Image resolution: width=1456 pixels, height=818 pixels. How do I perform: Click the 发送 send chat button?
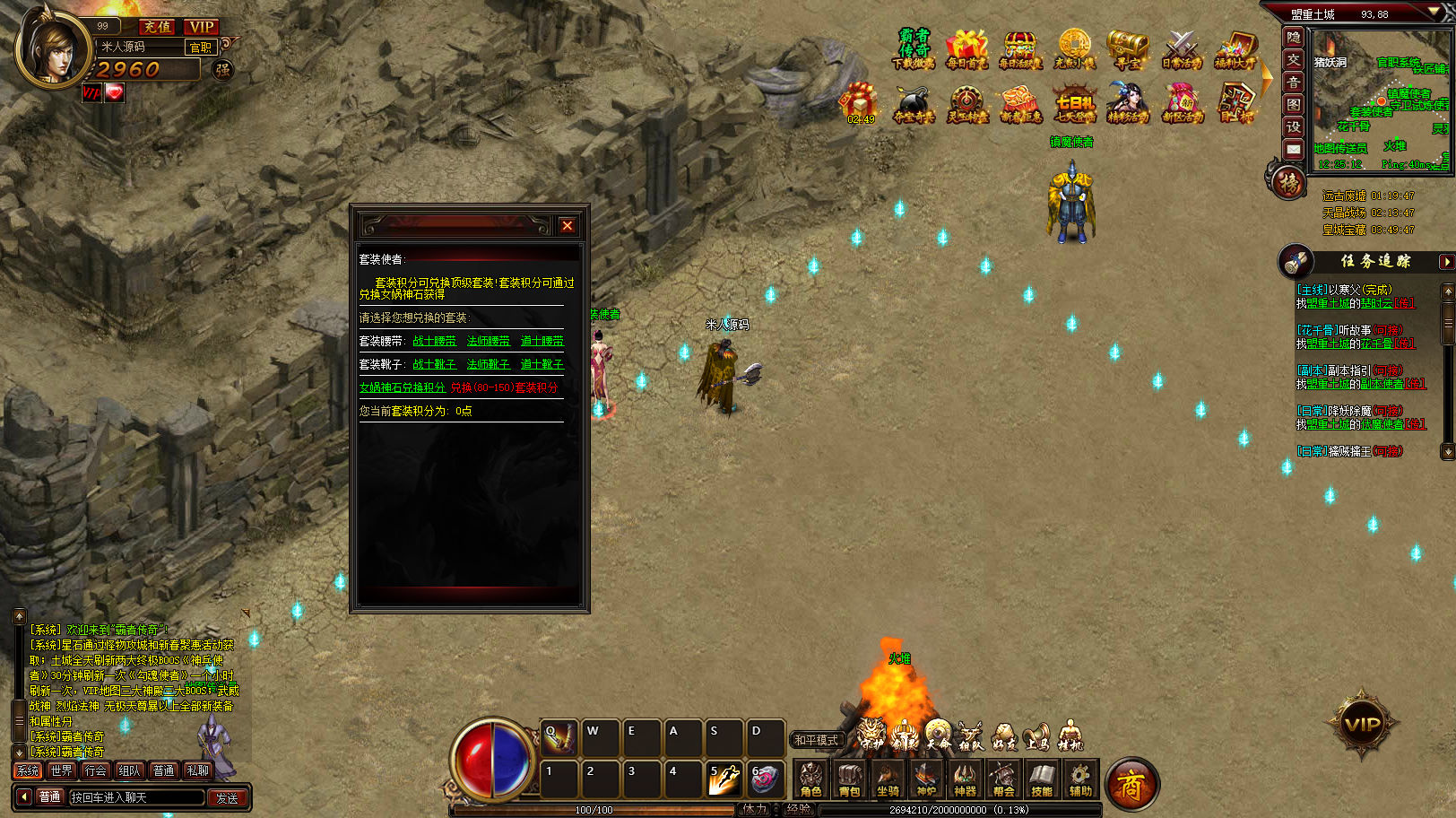coord(227,797)
